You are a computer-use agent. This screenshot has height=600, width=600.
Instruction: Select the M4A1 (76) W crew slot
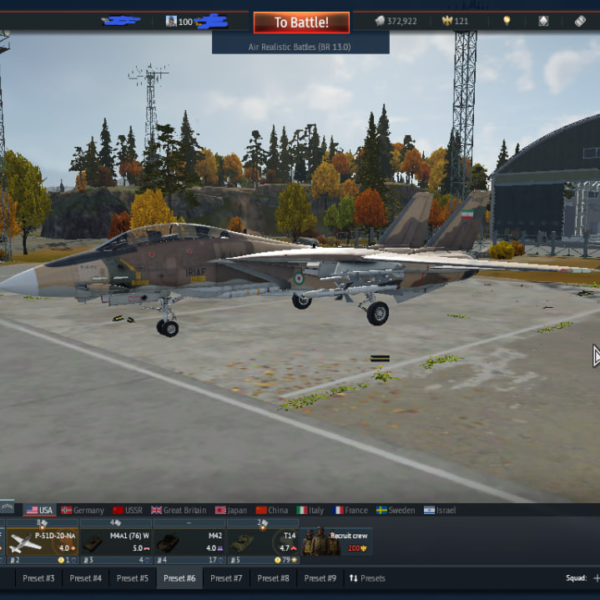click(115, 543)
